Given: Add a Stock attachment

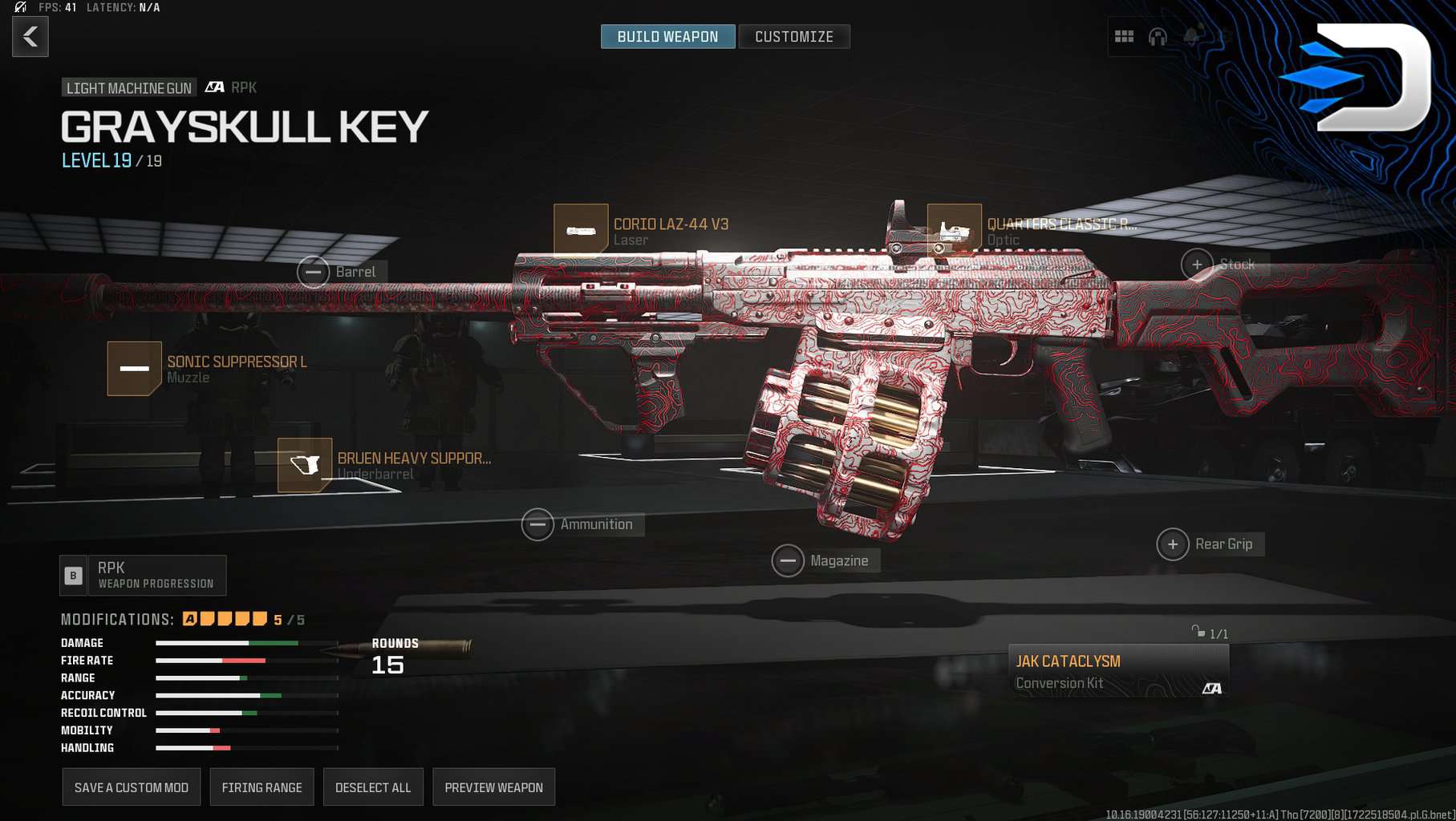Looking at the screenshot, I should pos(1197,265).
